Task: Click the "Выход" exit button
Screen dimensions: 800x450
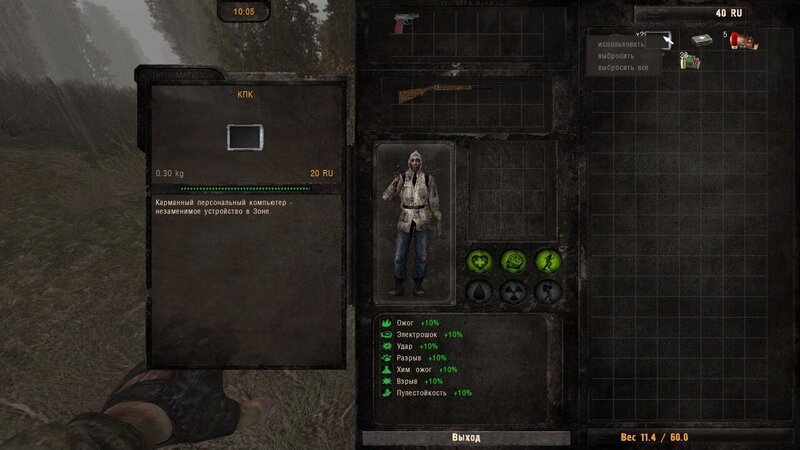Action: click(466, 438)
